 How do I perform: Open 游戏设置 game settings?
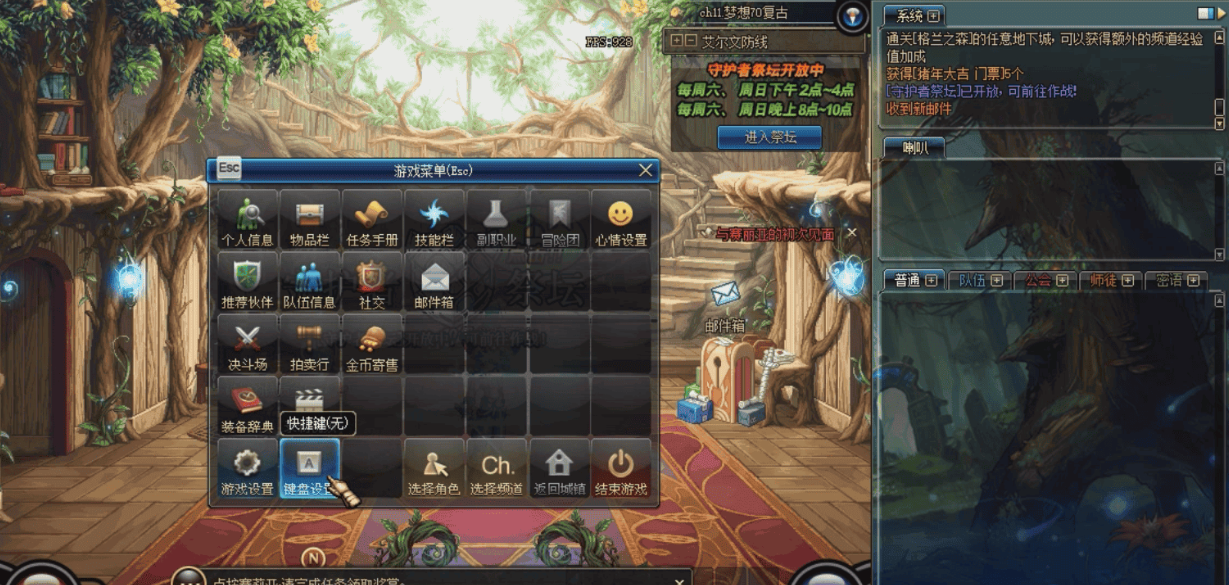pos(247,469)
